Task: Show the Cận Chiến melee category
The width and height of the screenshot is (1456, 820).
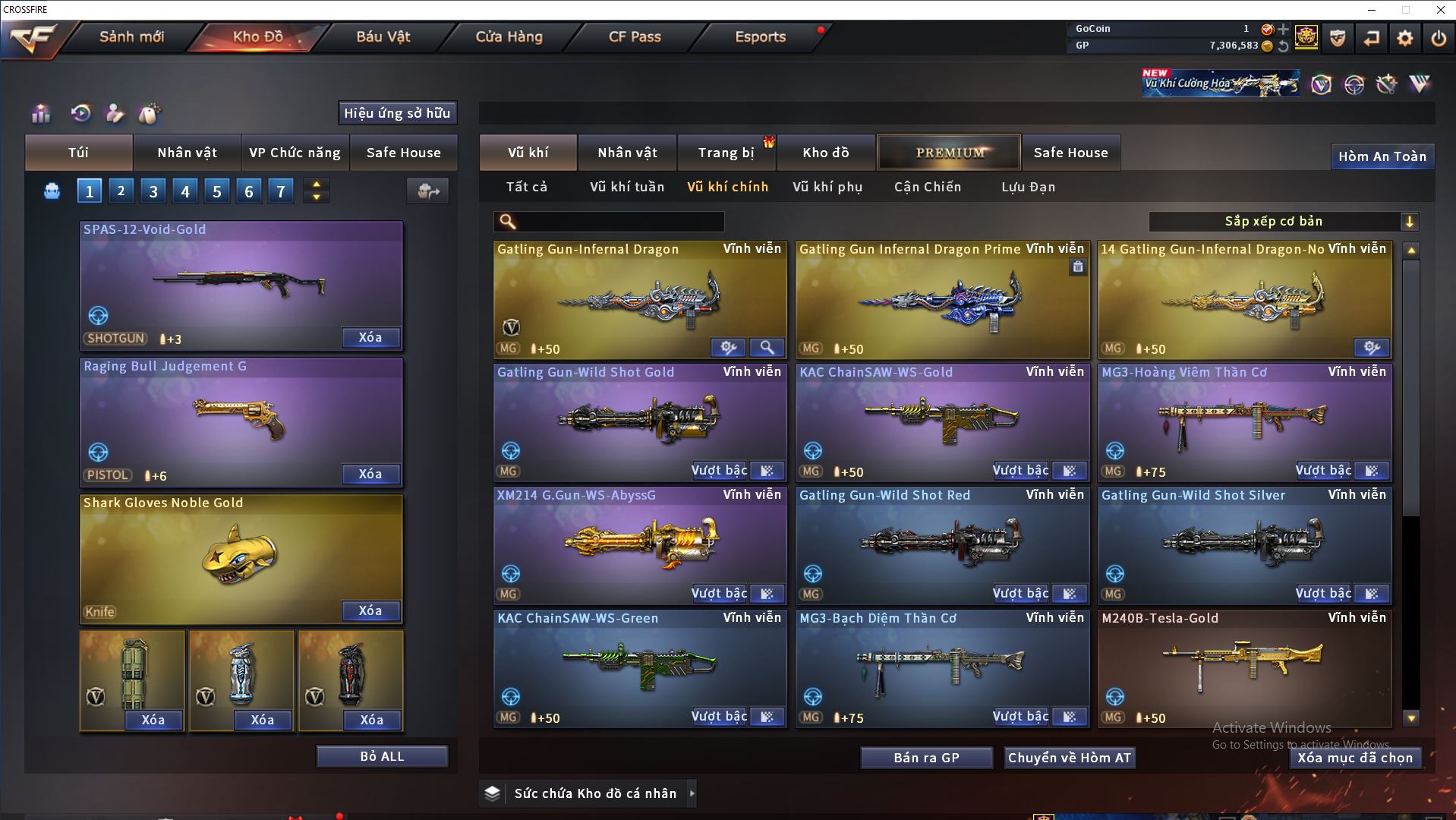Action: (x=927, y=187)
